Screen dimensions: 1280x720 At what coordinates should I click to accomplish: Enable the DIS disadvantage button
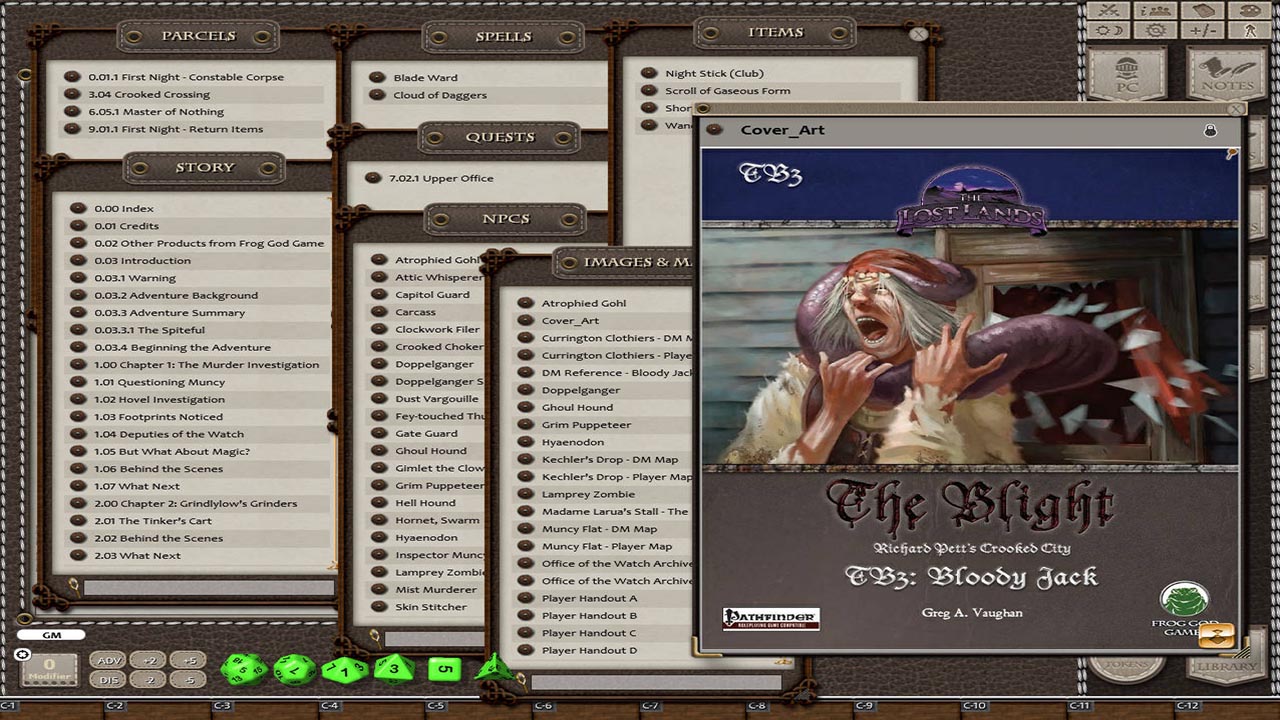pyautogui.click(x=108, y=679)
